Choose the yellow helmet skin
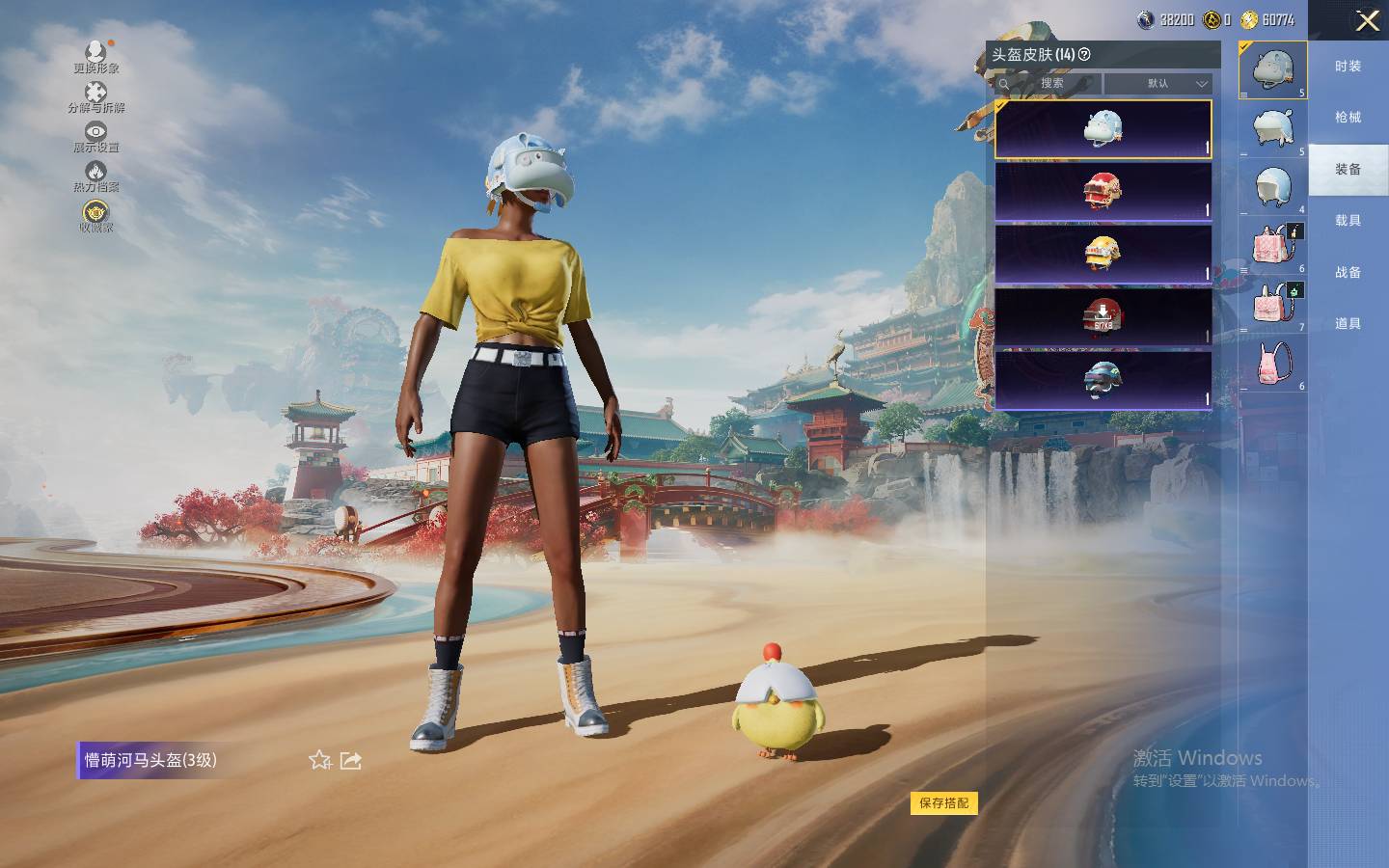This screenshot has width=1389, height=868. pos(1103,254)
